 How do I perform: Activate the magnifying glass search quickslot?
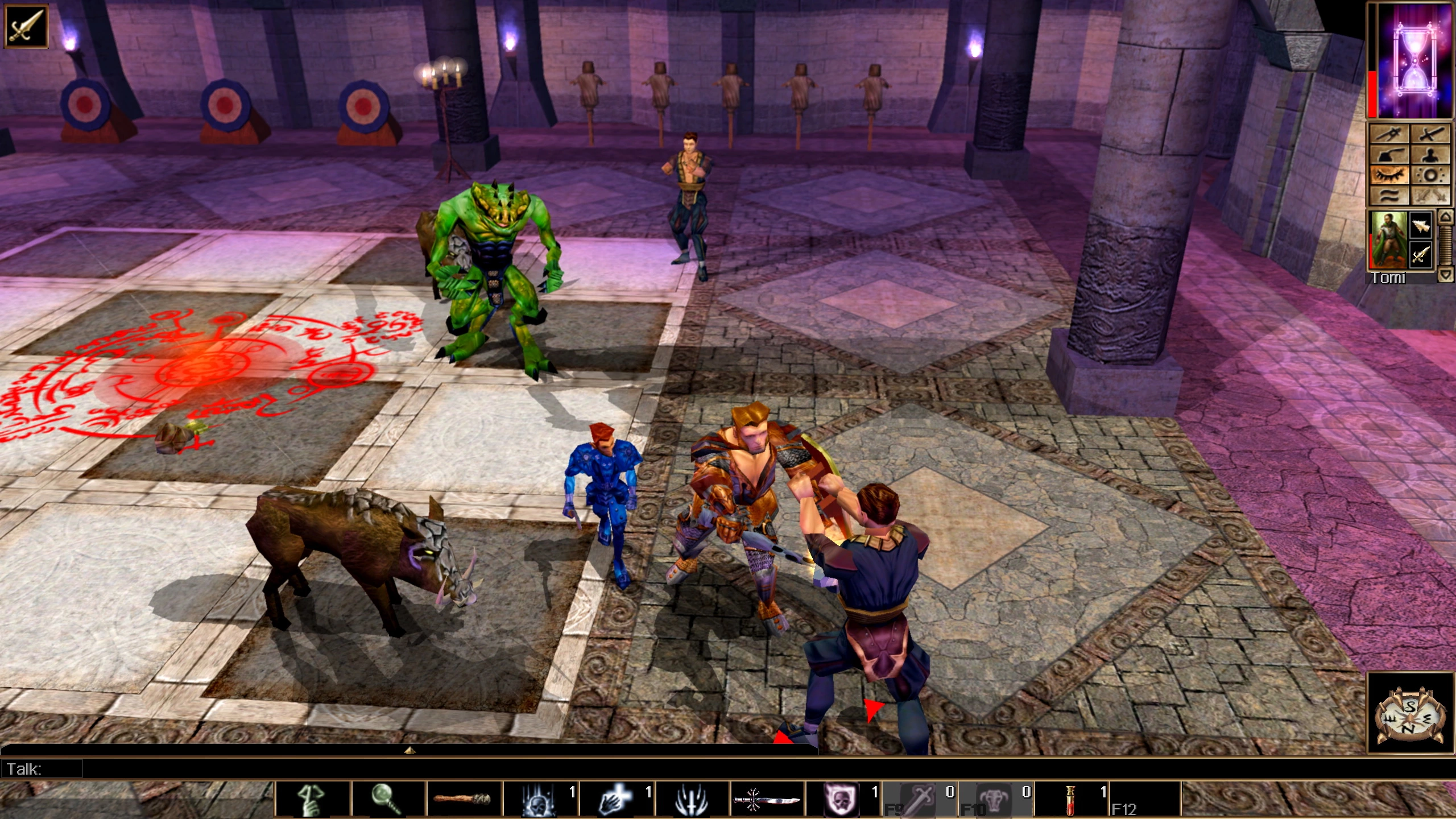(x=388, y=800)
